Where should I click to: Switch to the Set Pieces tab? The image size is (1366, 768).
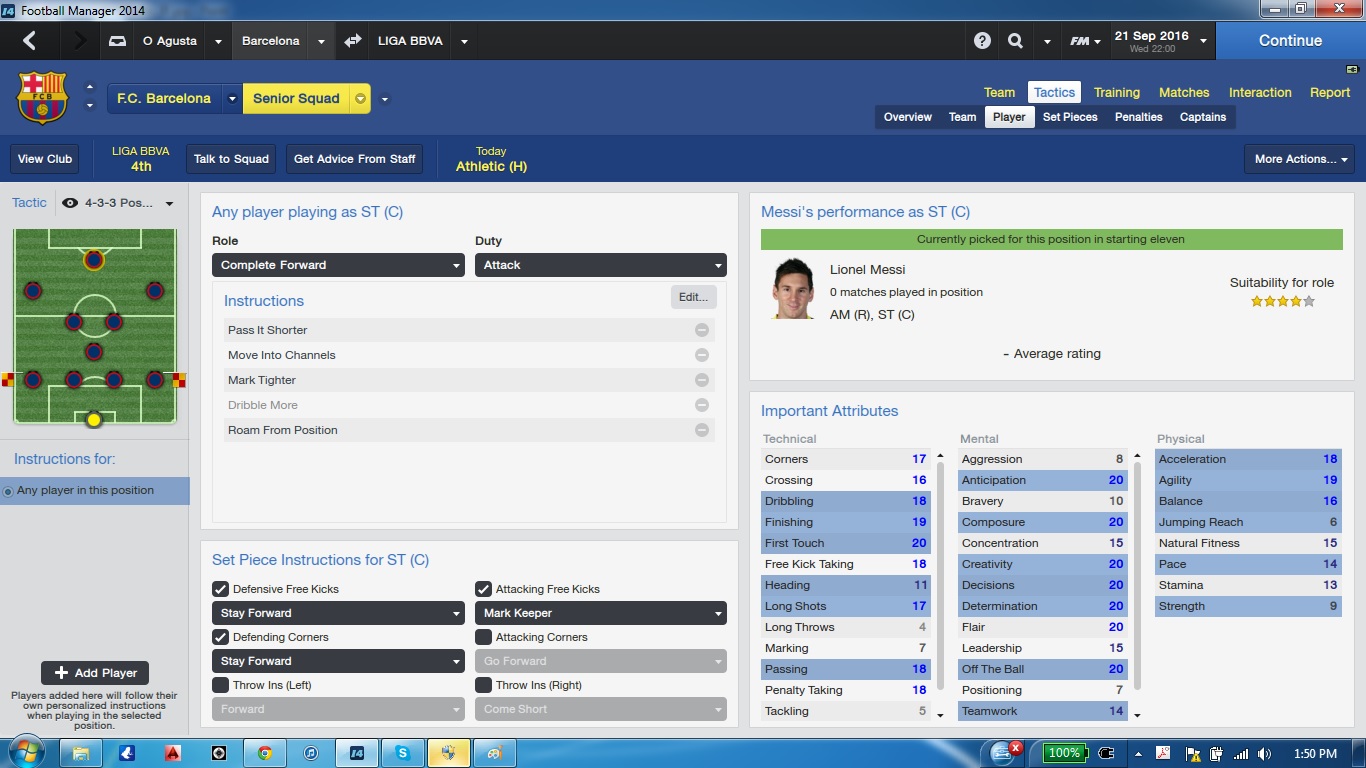pos(1070,117)
